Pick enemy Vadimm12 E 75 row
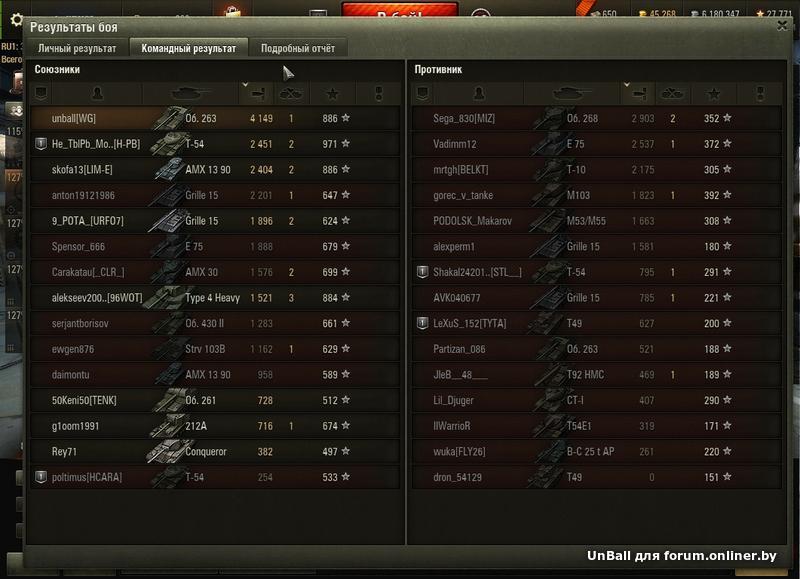 (x=596, y=144)
